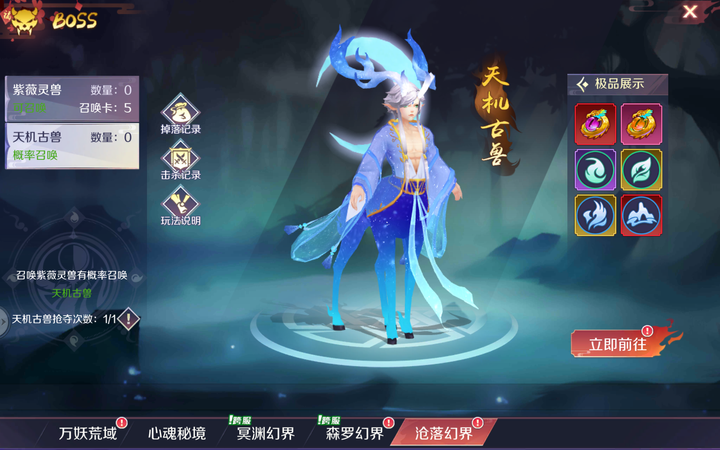720x450 pixels.
Task: View the blue swirl reward item
Action: coord(595,169)
